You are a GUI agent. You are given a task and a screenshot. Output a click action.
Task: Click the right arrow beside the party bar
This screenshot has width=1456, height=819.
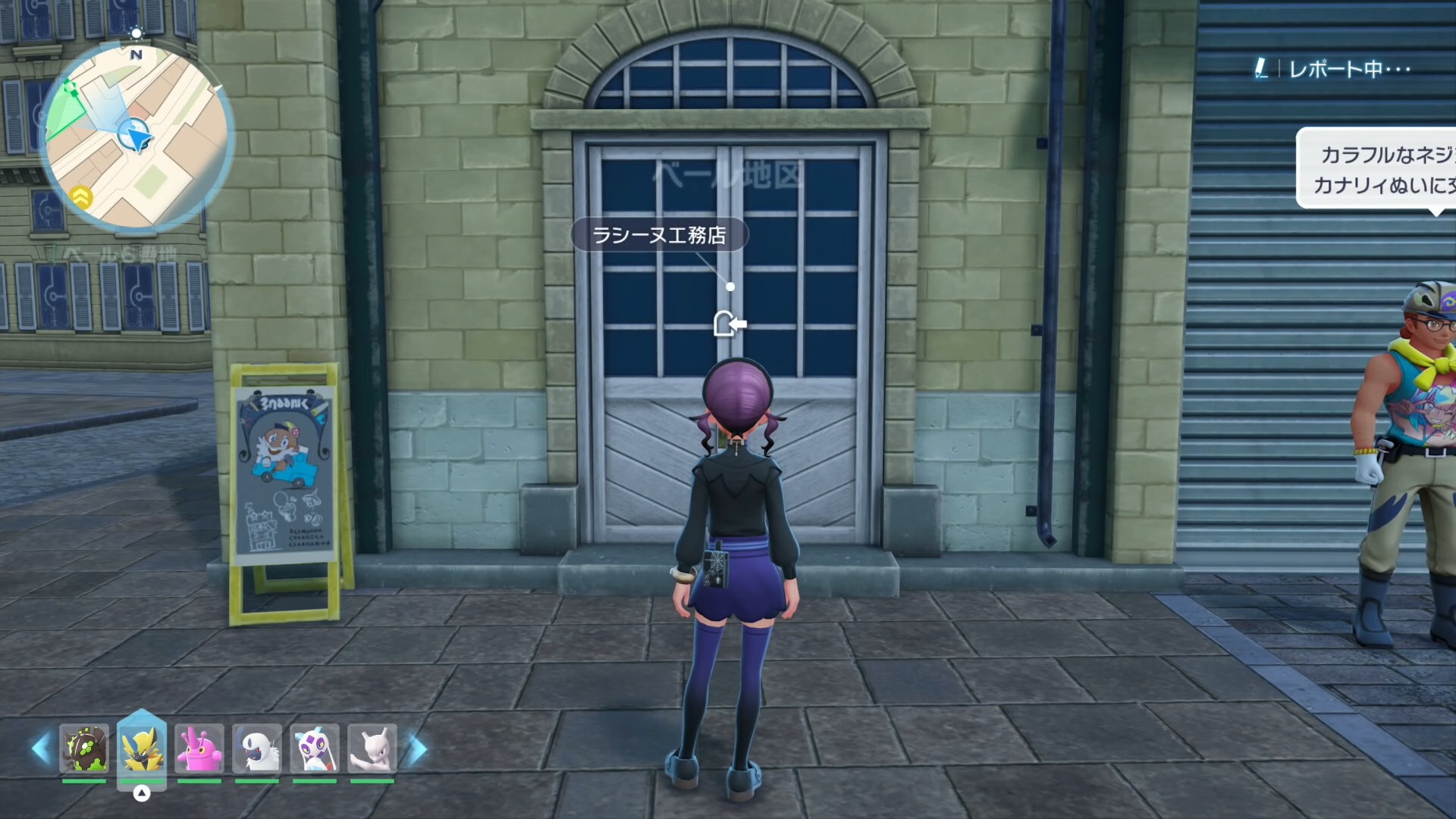(x=417, y=749)
